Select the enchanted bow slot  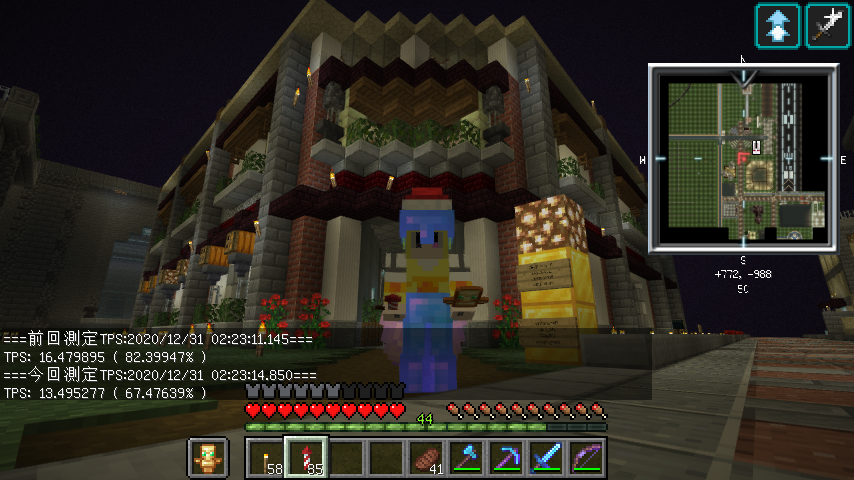586,458
